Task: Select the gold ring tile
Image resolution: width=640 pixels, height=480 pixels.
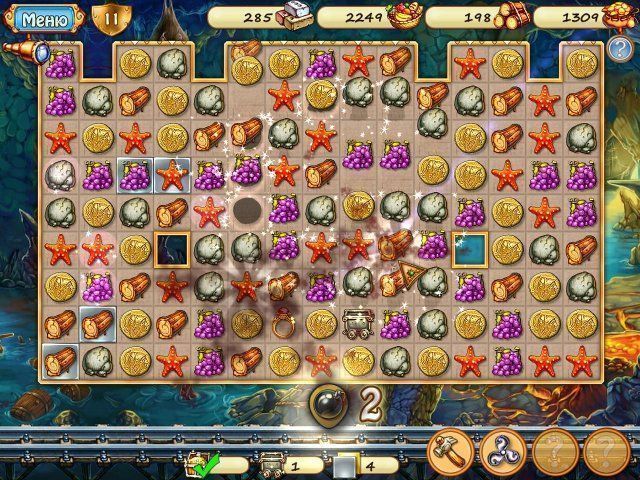Action: (x=282, y=323)
